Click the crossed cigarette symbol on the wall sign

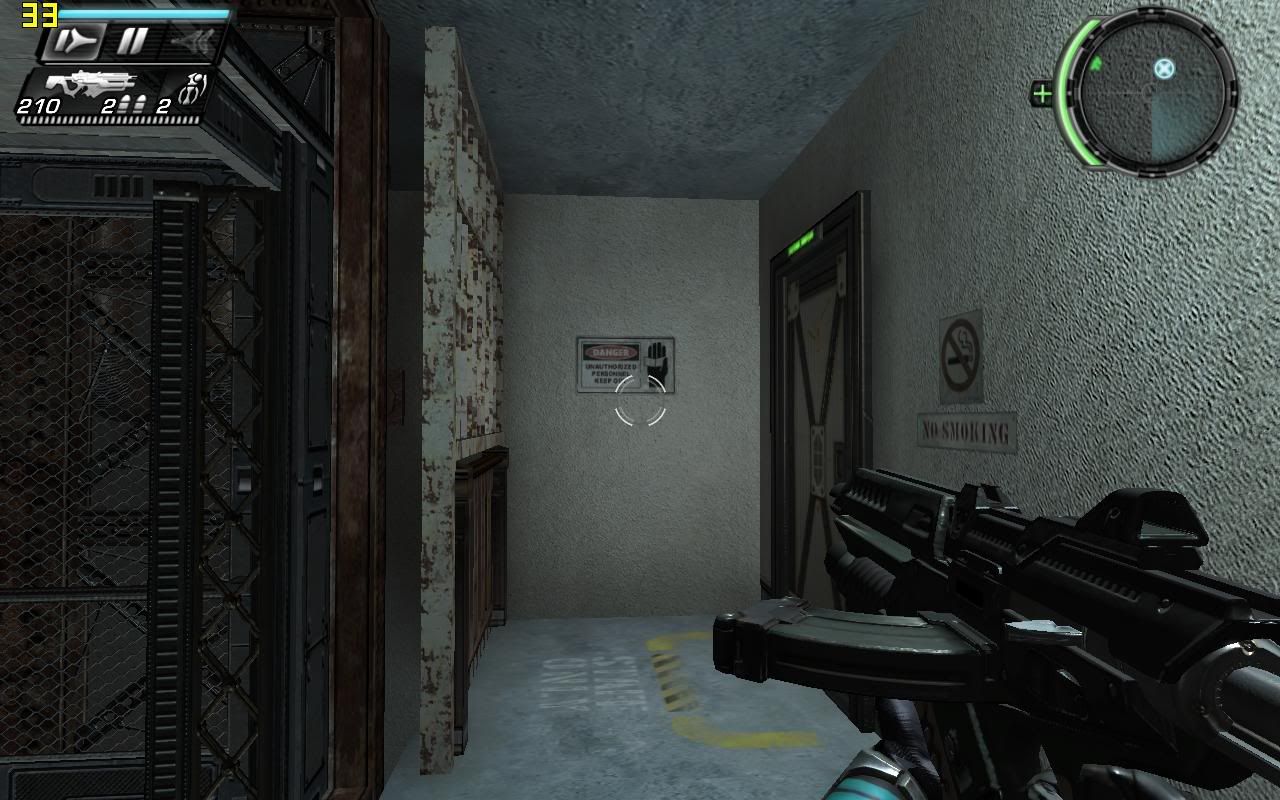960,353
